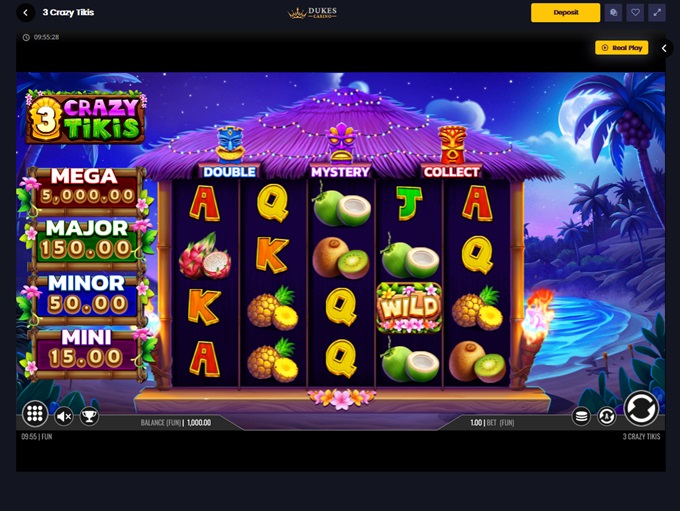Click the yellow Deposit button
The height and width of the screenshot is (511, 680).
pyautogui.click(x=565, y=13)
